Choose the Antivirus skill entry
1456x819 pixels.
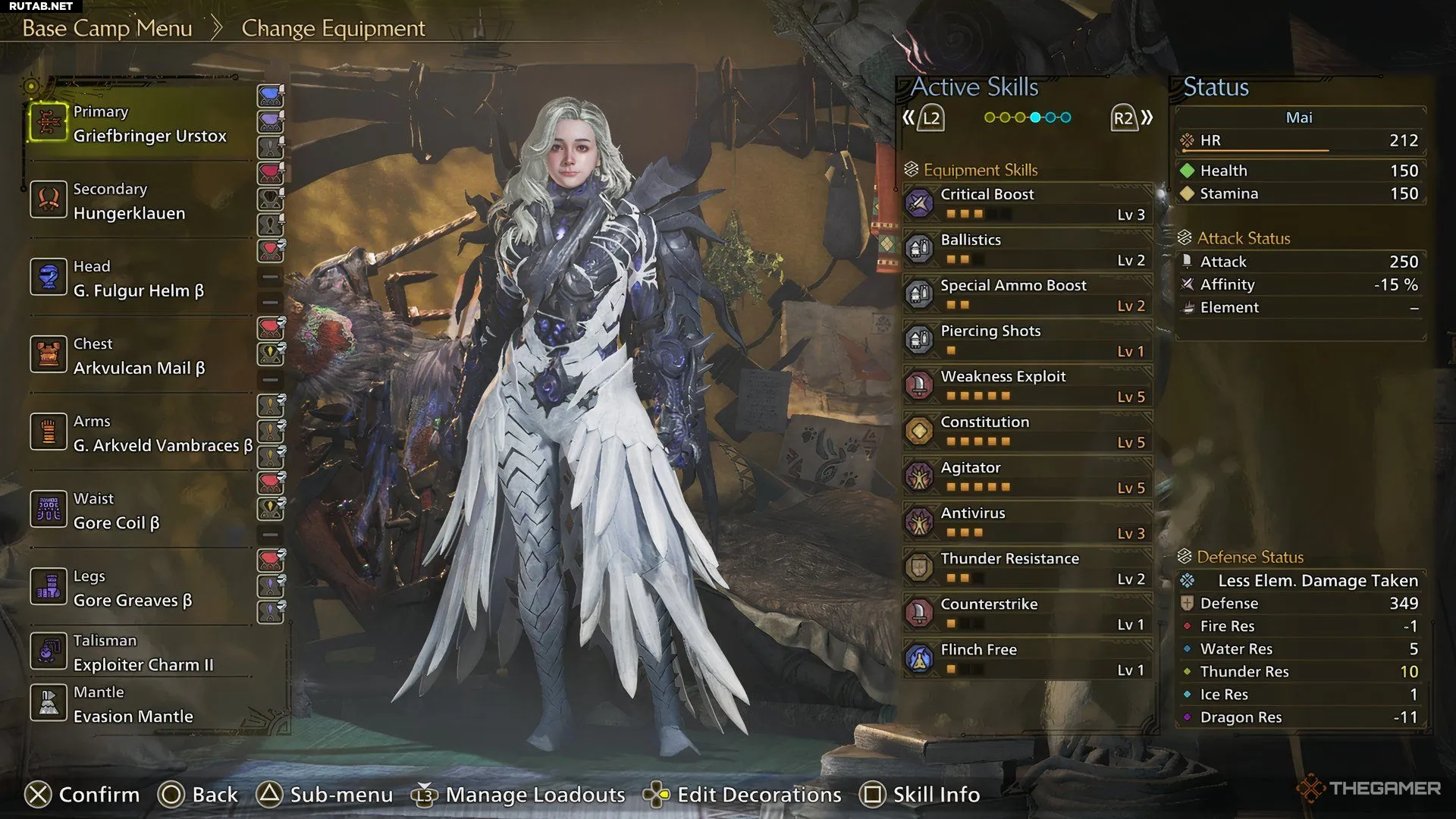(1028, 522)
